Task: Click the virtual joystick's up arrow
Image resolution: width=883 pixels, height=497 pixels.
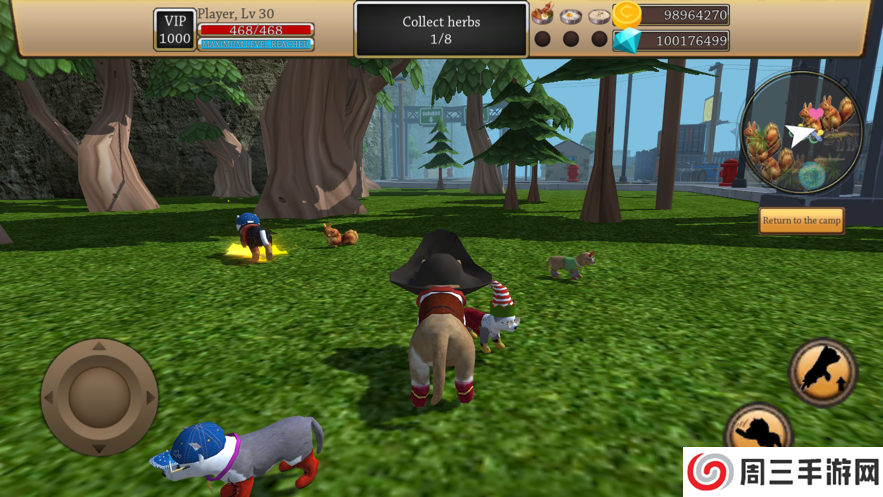Action: pos(99,347)
